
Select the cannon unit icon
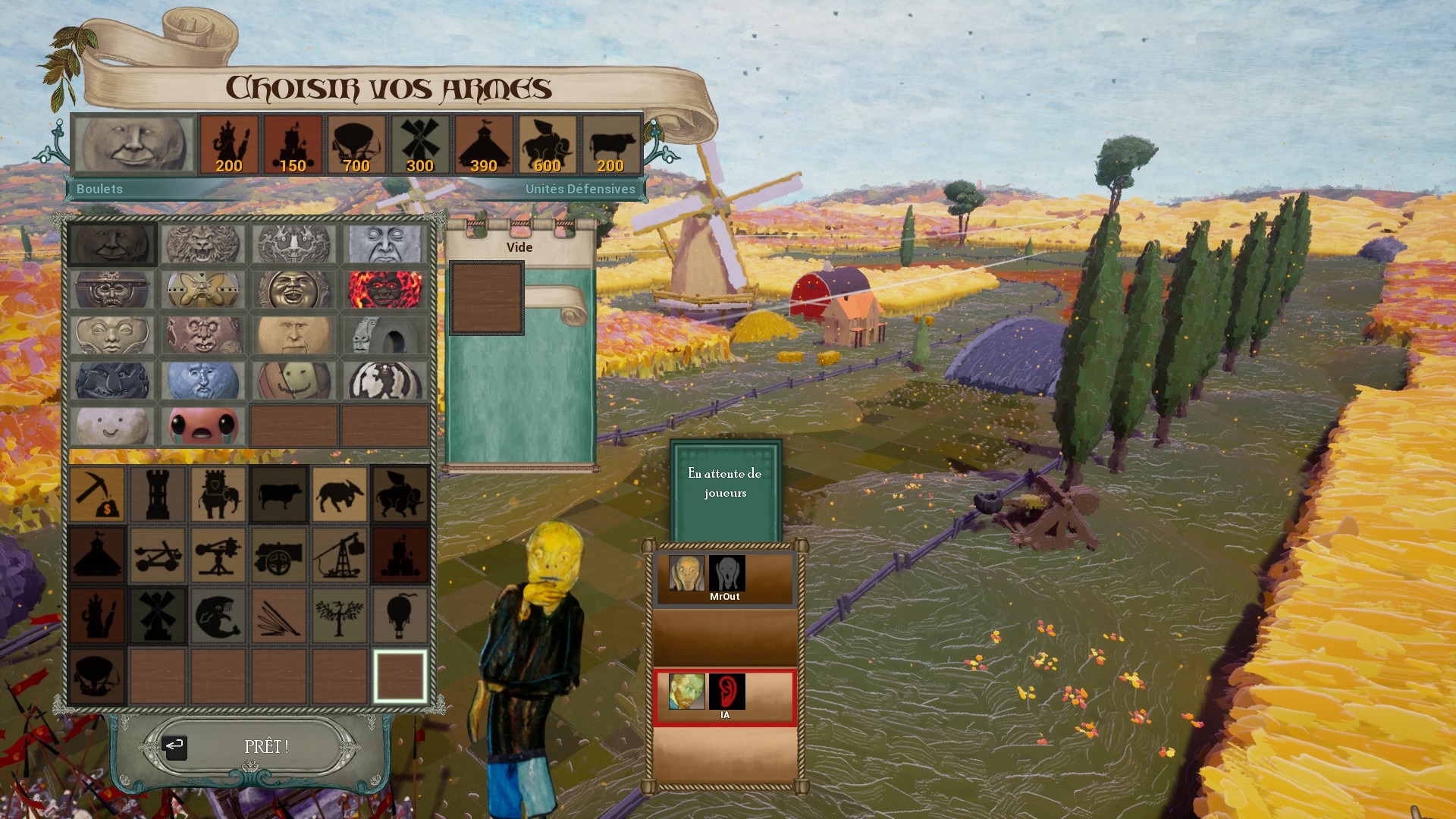pyautogui.click(x=279, y=555)
